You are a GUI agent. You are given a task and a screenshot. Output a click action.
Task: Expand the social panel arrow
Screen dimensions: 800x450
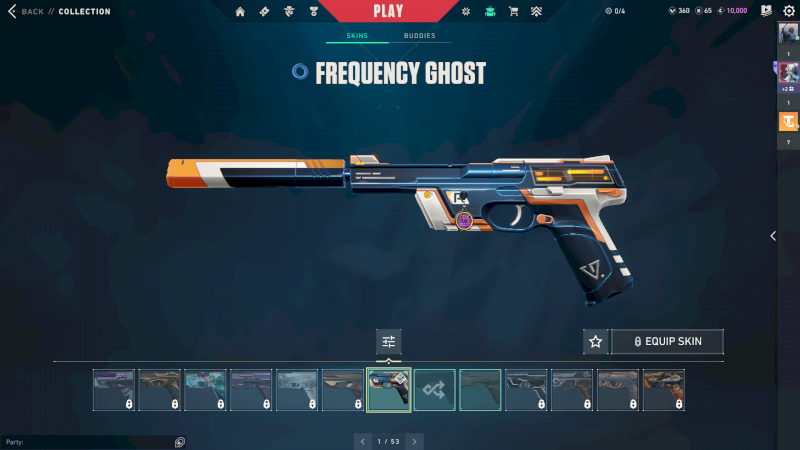pos(772,236)
